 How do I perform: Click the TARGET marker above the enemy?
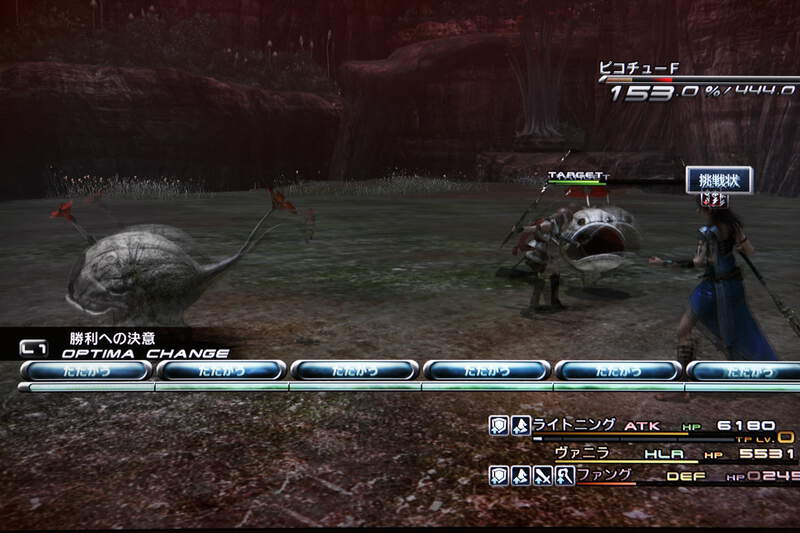[576, 176]
